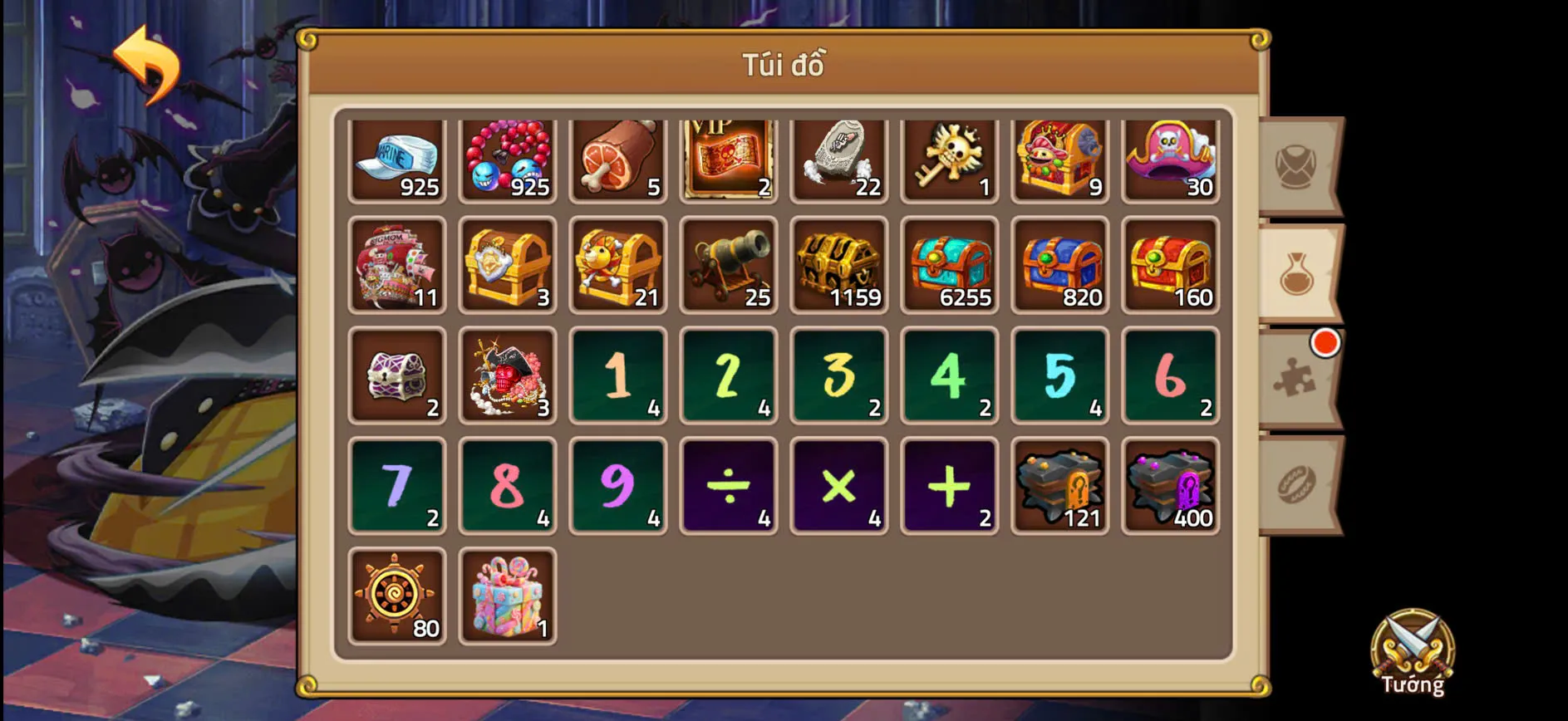Select the red treasure chest item
The height and width of the screenshot is (721, 1568).
click(1171, 267)
